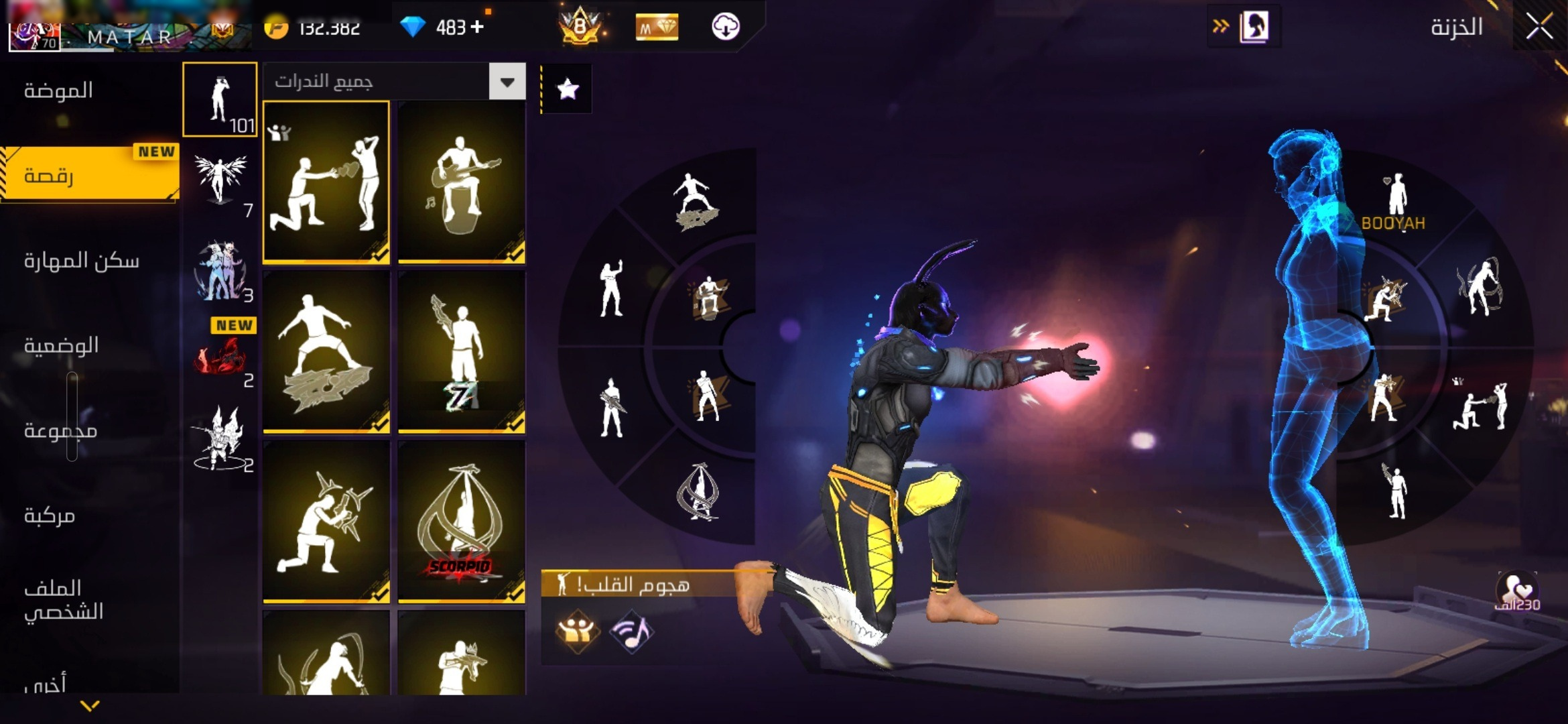1568x724 pixels.
Task: Open the الملف الشخصي tab
Action: pyautogui.click(x=64, y=599)
